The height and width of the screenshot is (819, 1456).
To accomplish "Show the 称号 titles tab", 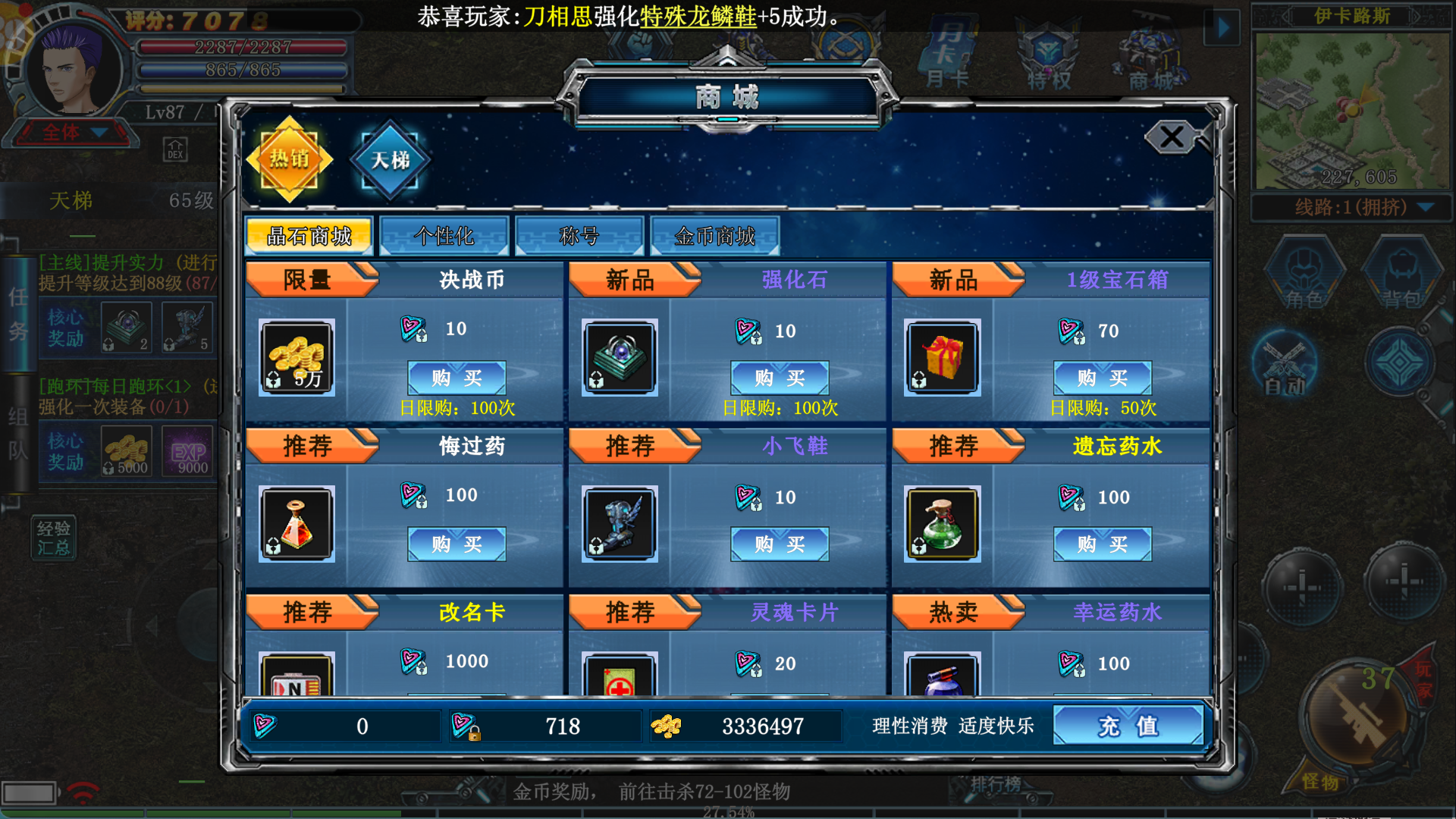I will point(579,237).
